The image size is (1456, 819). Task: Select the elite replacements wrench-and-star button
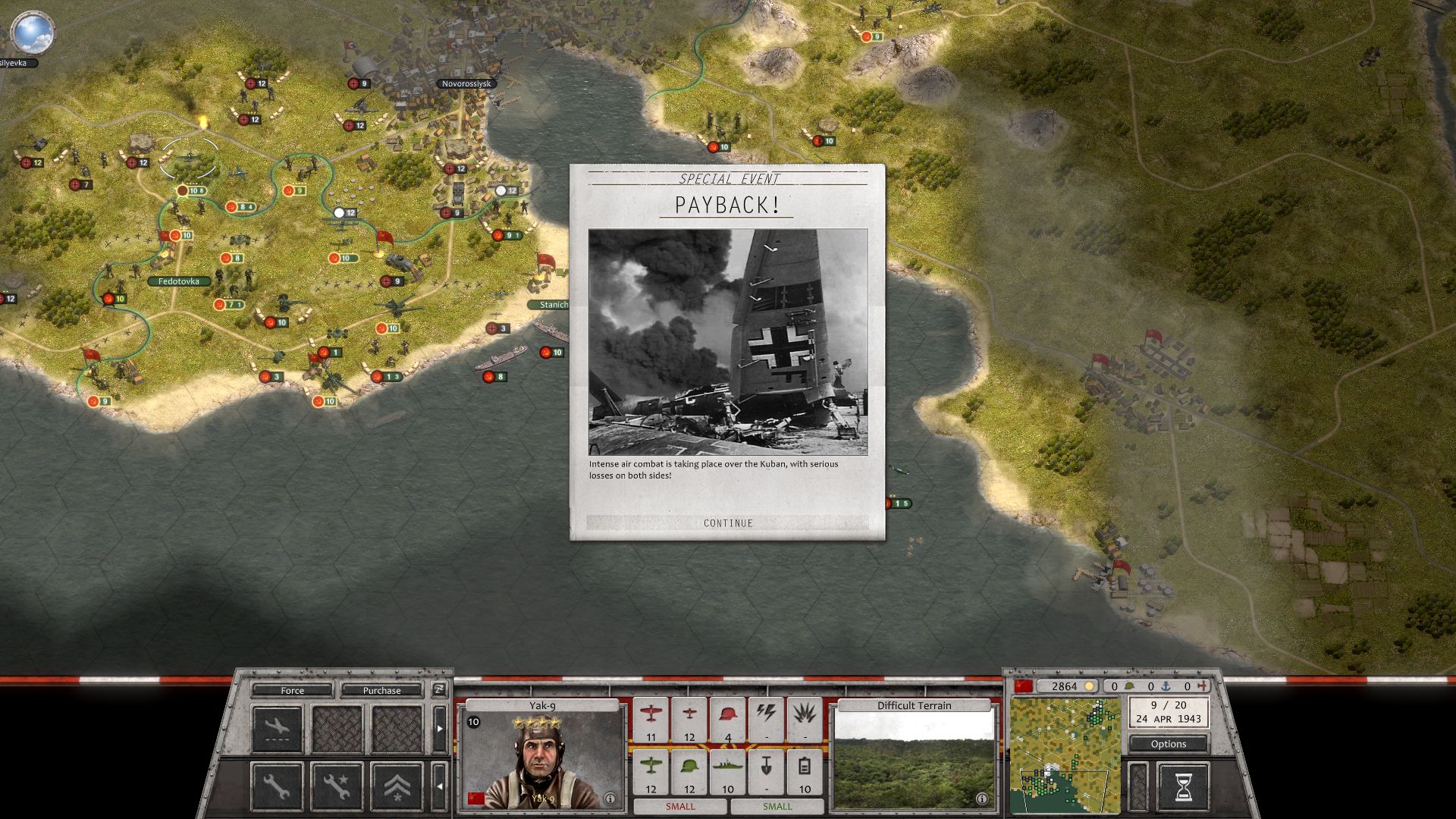pos(337,787)
